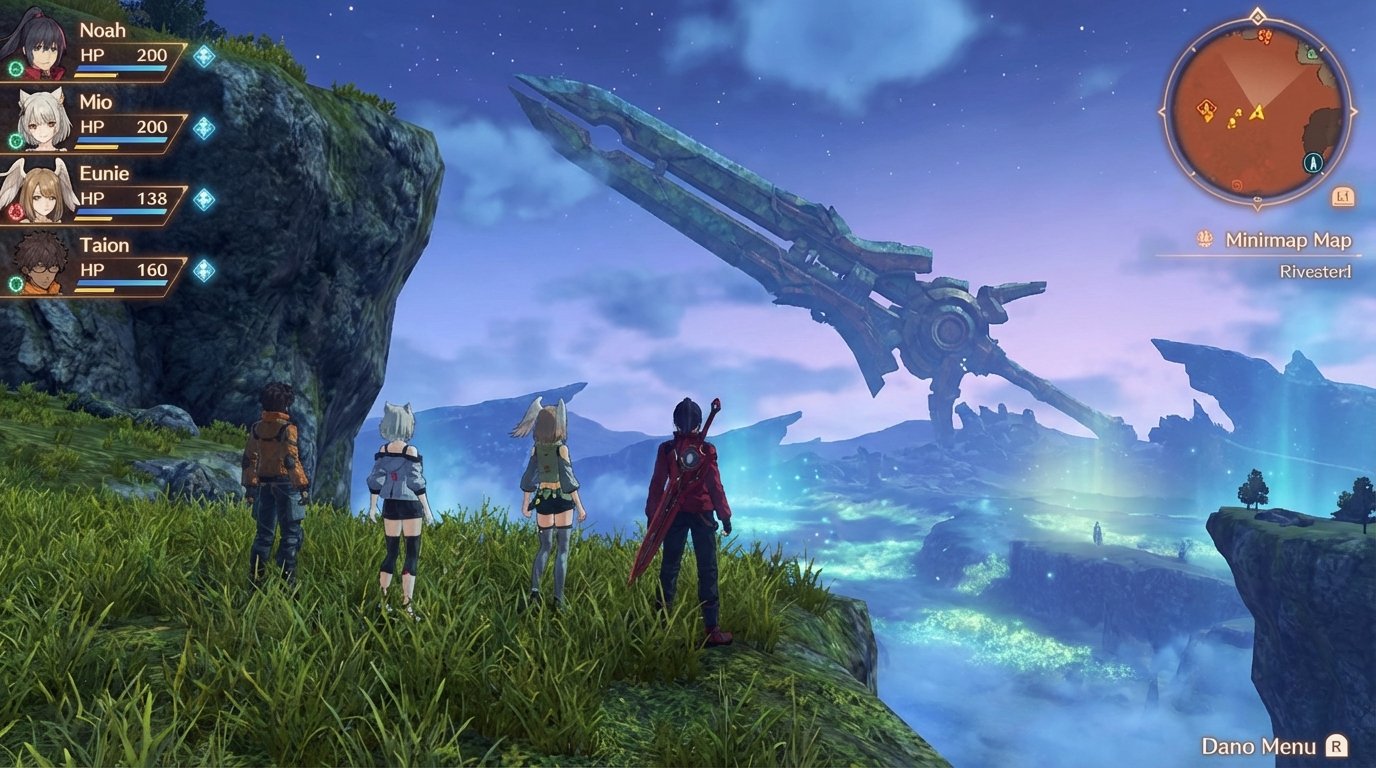Click Mio's character portrait
This screenshot has width=1376, height=768.
(x=40, y=120)
